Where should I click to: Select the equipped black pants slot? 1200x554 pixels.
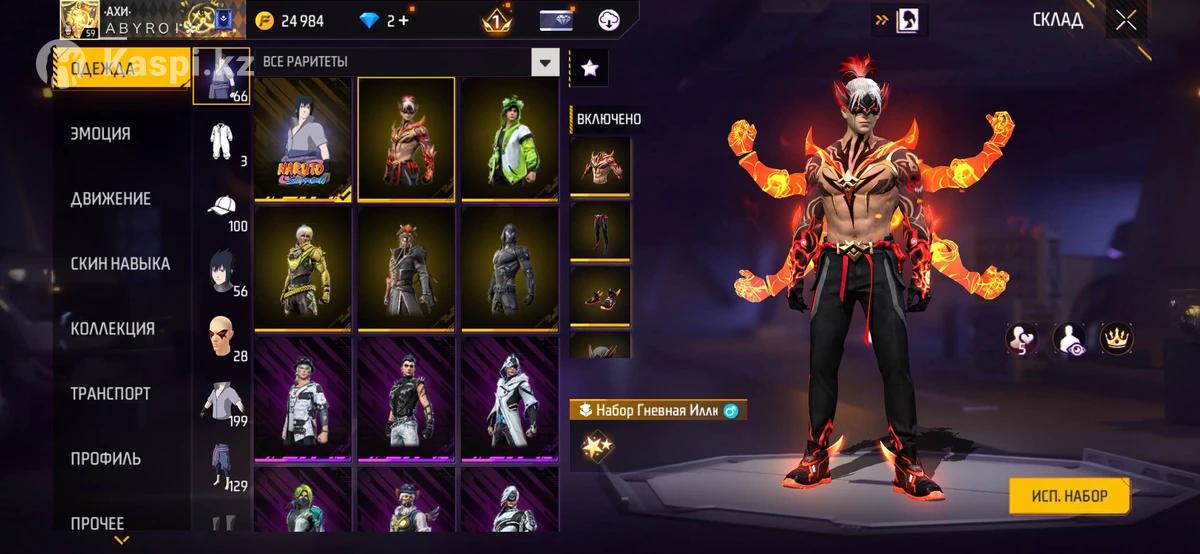600,232
